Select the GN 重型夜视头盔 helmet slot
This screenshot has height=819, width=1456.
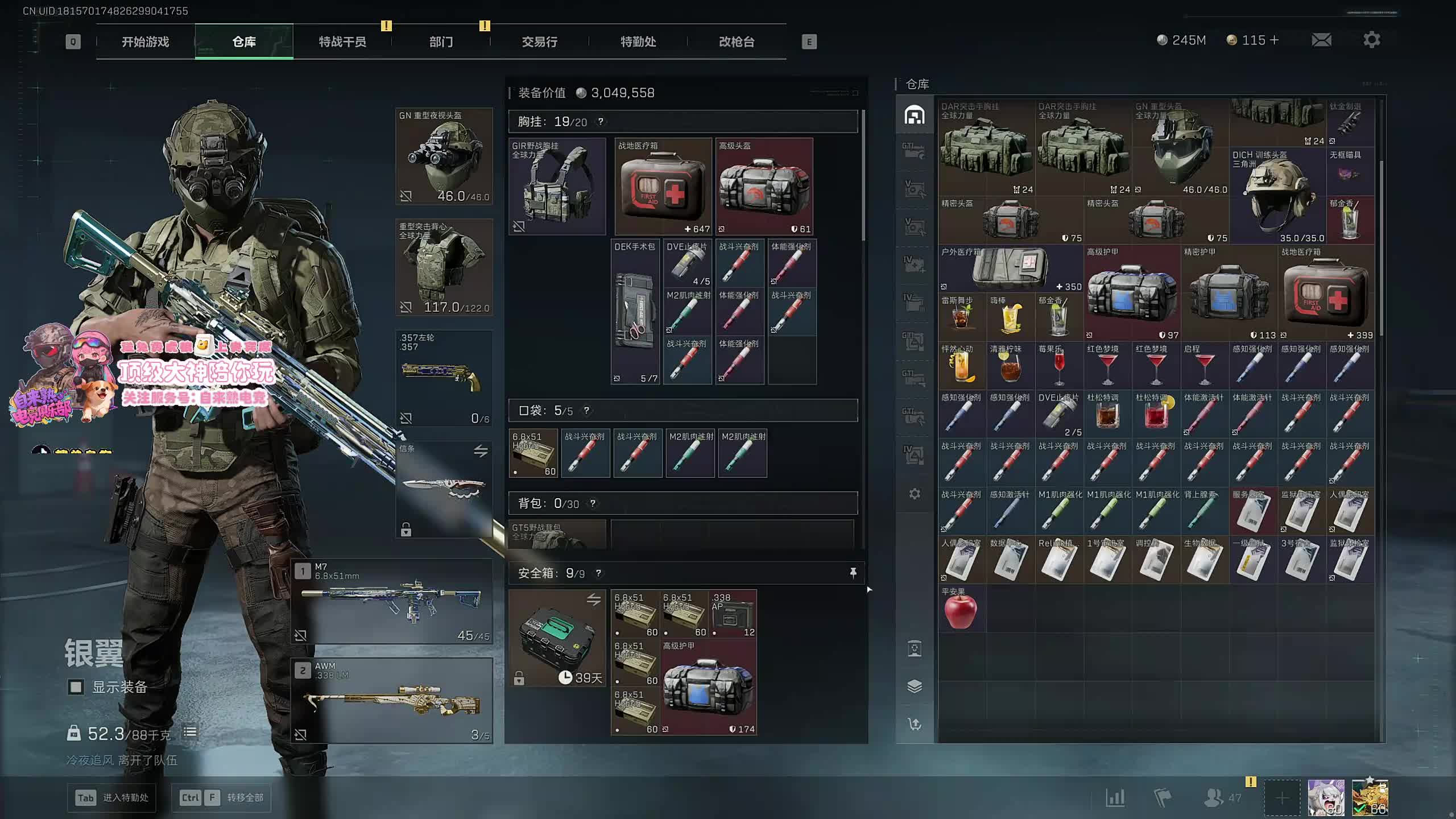tap(444, 156)
